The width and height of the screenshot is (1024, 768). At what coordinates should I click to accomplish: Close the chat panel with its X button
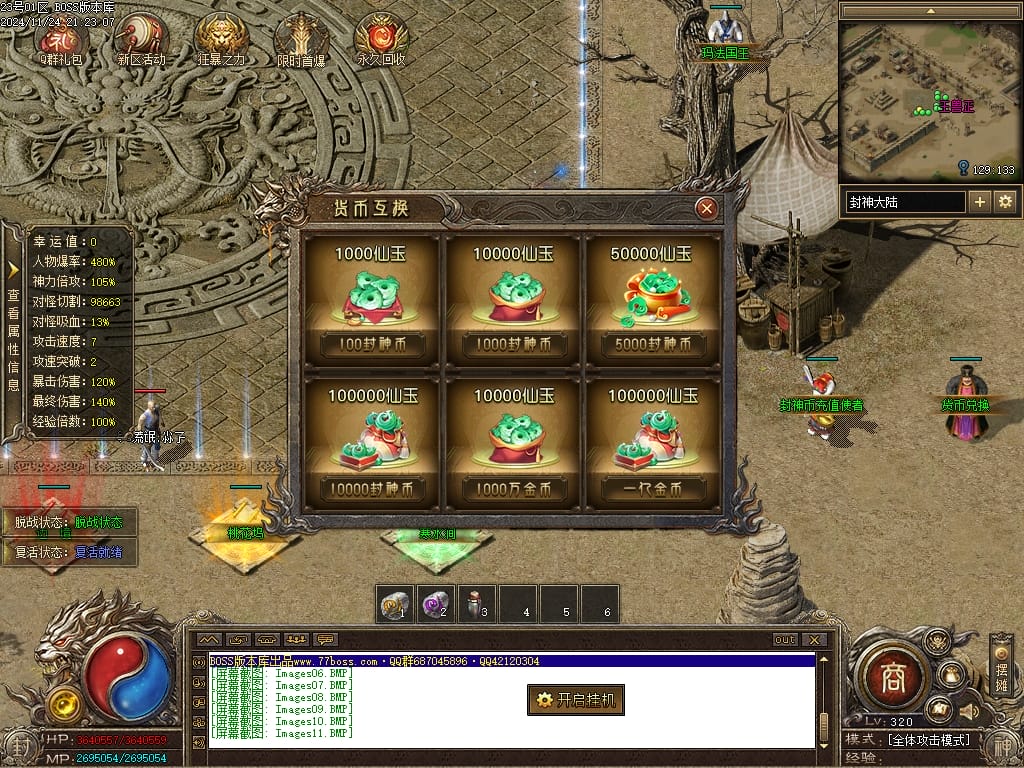[815, 640]
